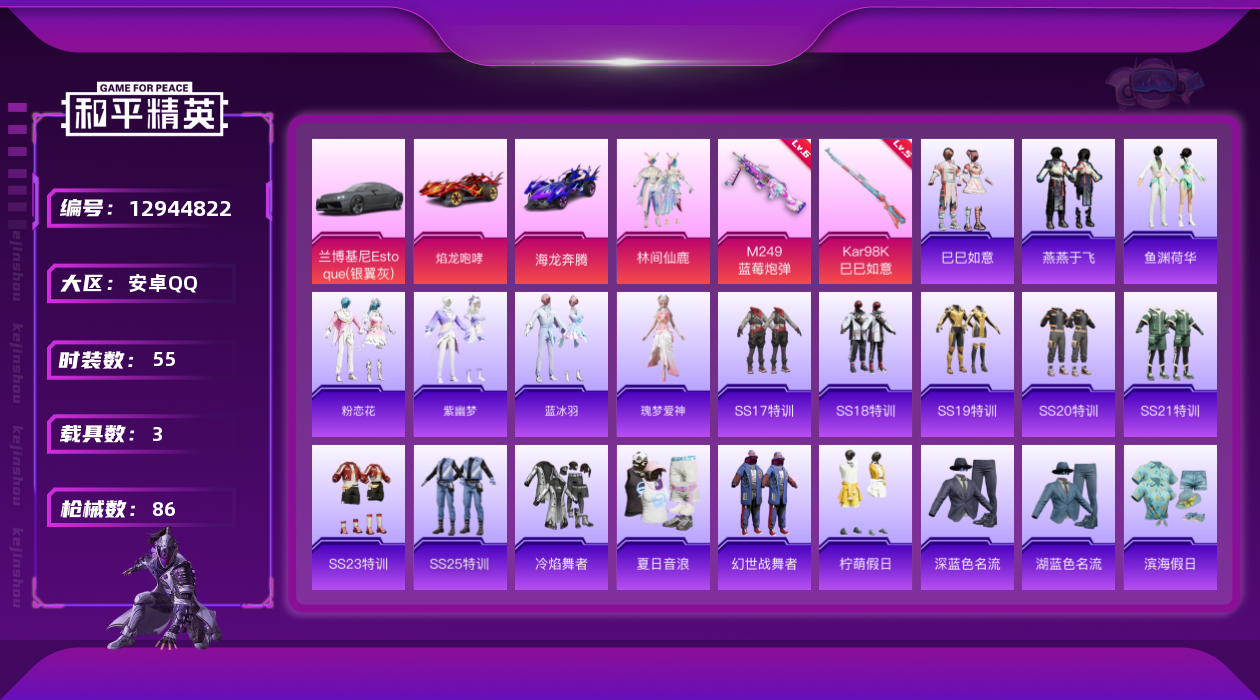Pick the M249 蓝莓炮弹 gun skin
The height and width of the screenshot is (700, 1260).
[x=764, y=211]
